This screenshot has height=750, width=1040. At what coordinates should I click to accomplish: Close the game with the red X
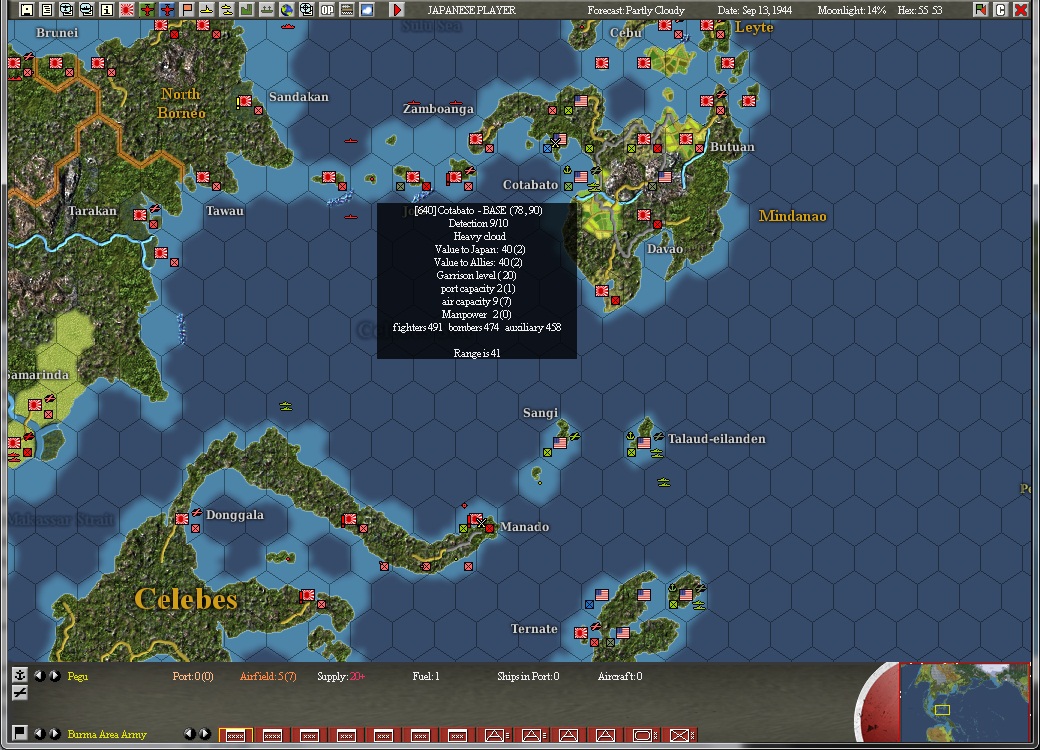(x=1021, y=10)
